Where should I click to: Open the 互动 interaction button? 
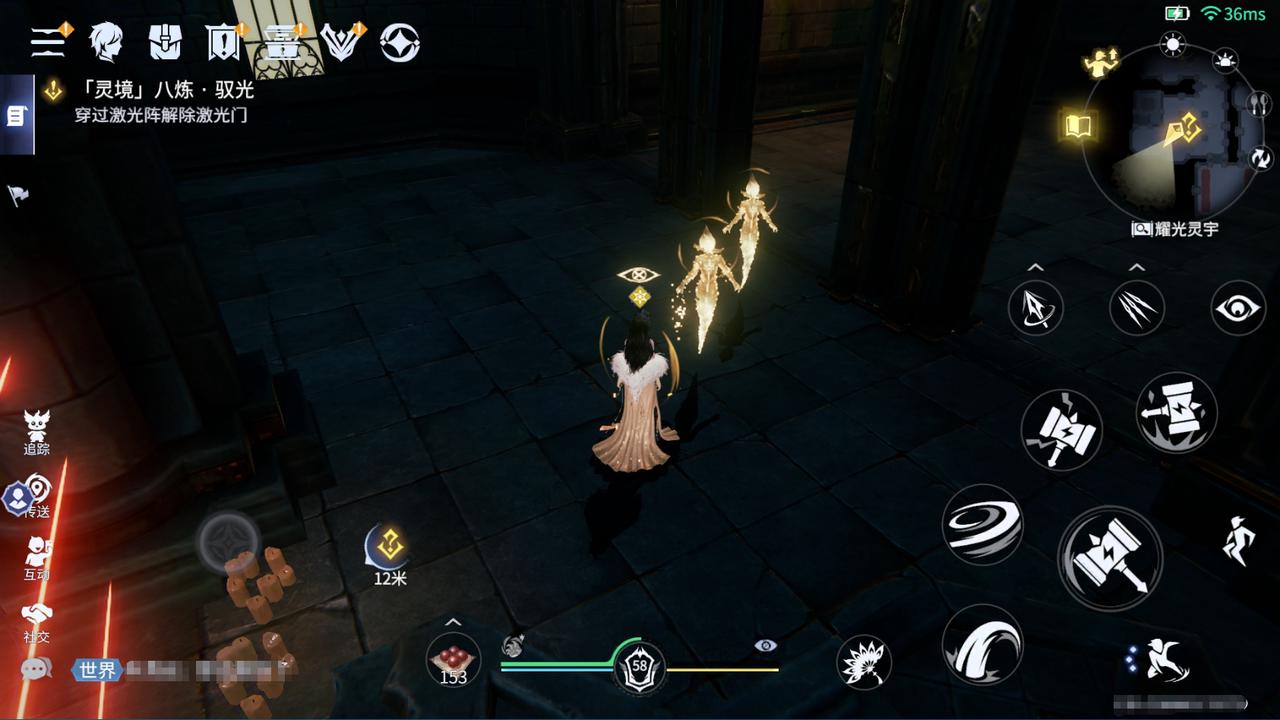tap(37, 558)
